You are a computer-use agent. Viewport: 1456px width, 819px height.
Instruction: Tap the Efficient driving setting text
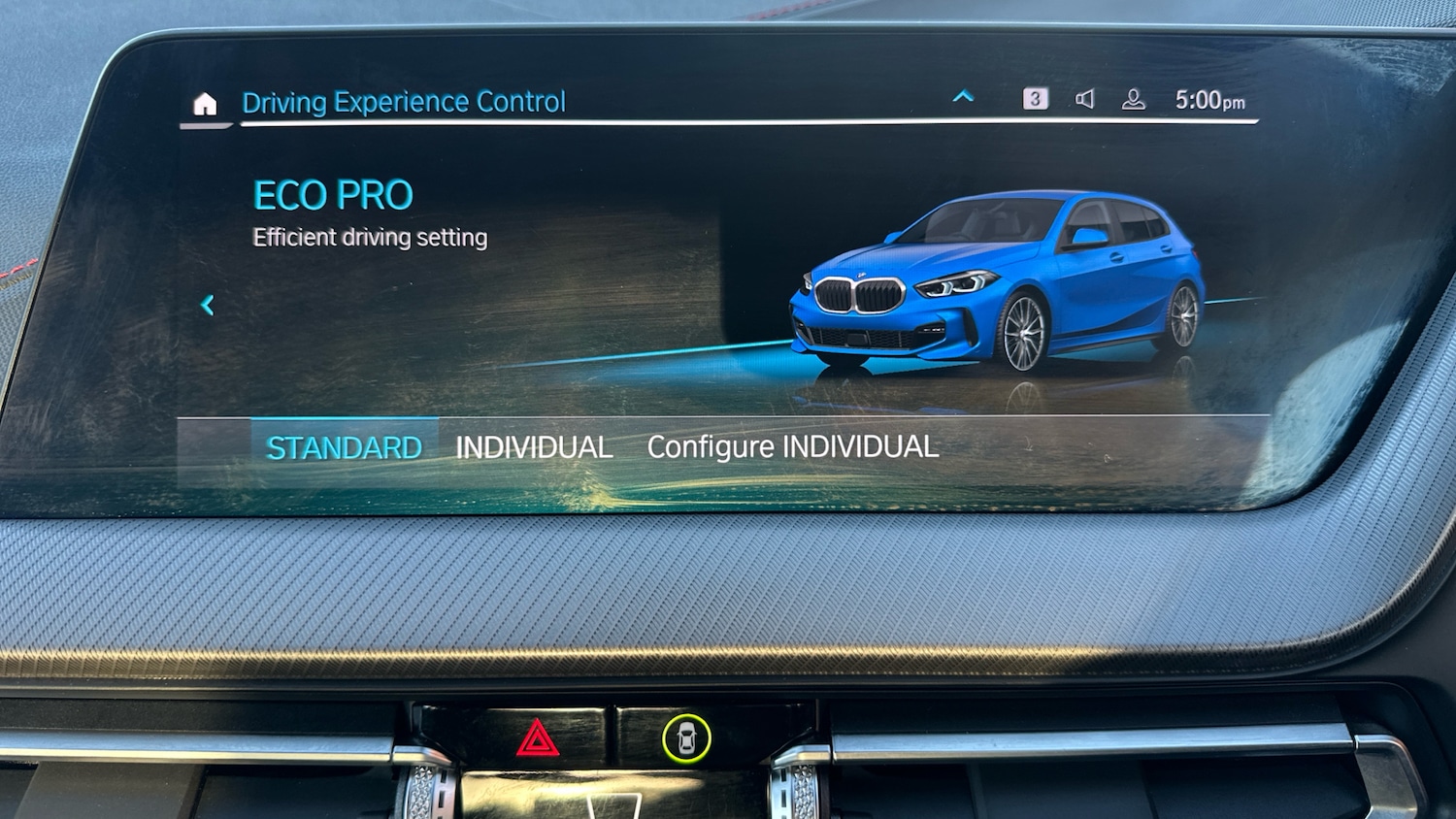coord(370,237)
